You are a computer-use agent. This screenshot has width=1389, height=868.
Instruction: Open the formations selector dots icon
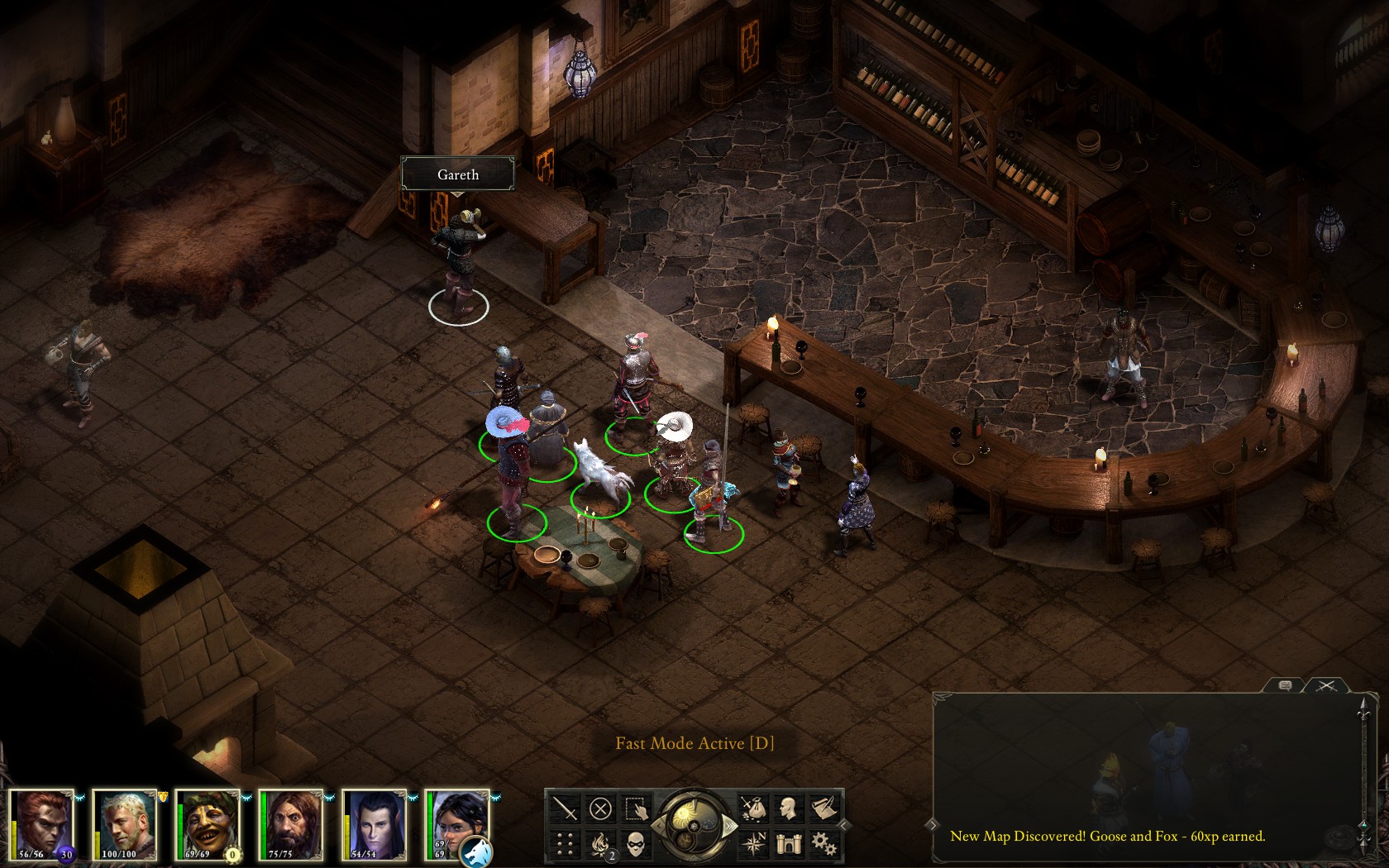point(563,844)
